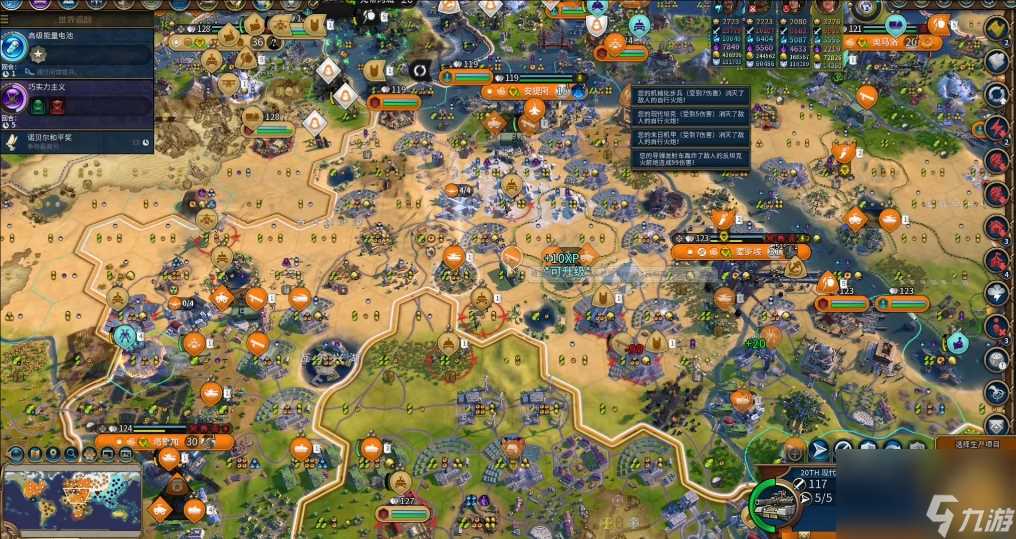1016x539 pixels.
Task: Click the world minimap
Action: click(70, 497)
